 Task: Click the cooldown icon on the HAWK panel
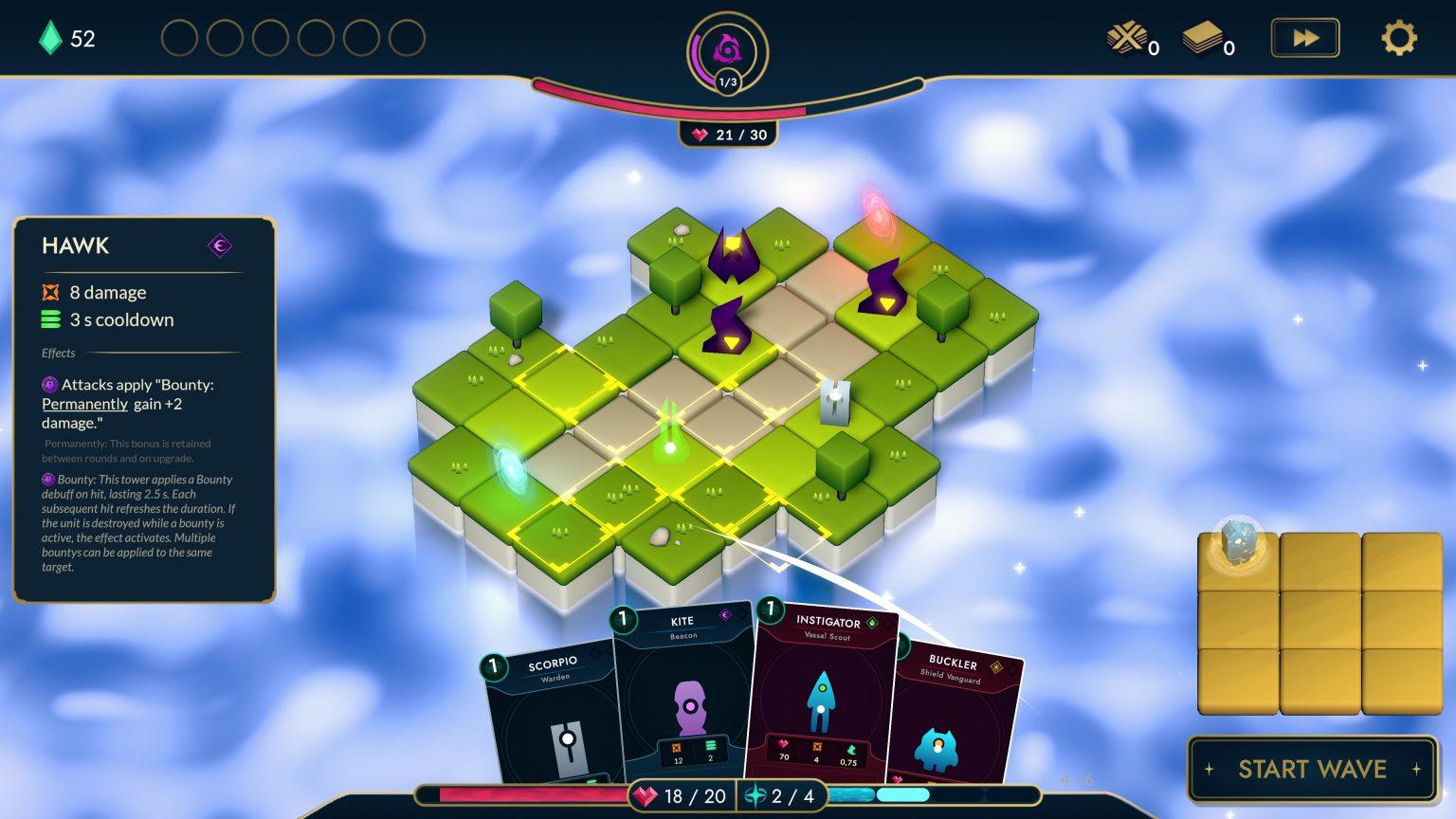(50, 320)
